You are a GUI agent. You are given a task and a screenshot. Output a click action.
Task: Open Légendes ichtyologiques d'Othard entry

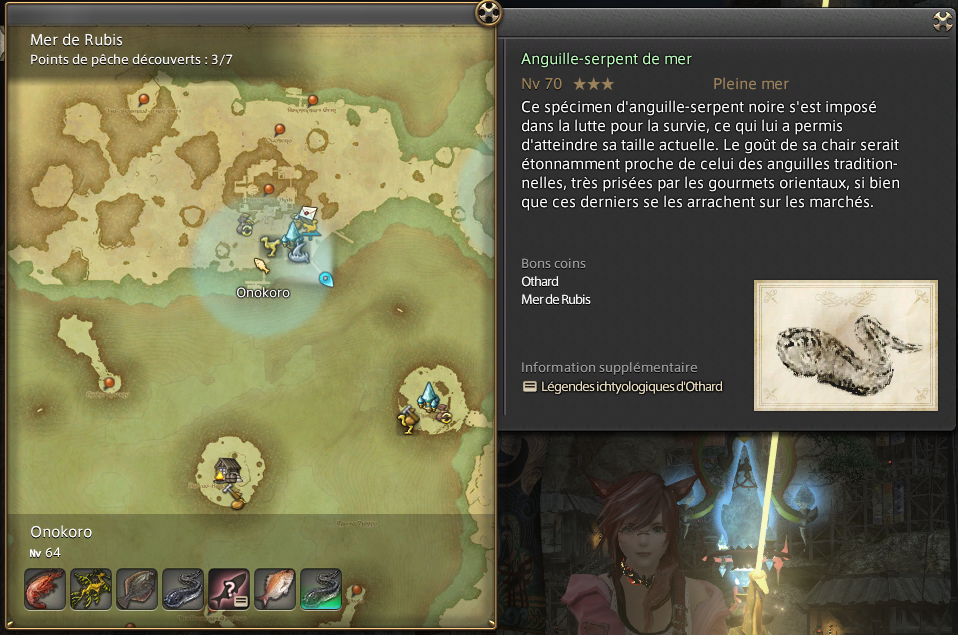[x=621, y=387]
